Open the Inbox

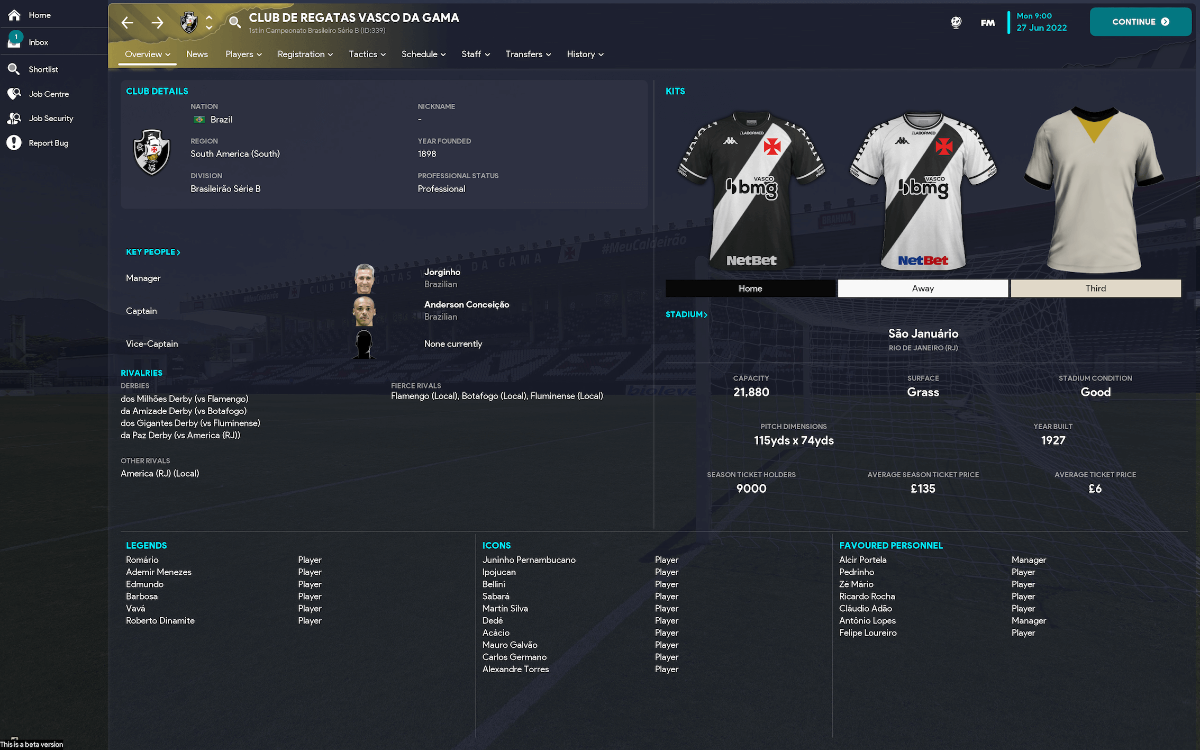pos(38,43)
